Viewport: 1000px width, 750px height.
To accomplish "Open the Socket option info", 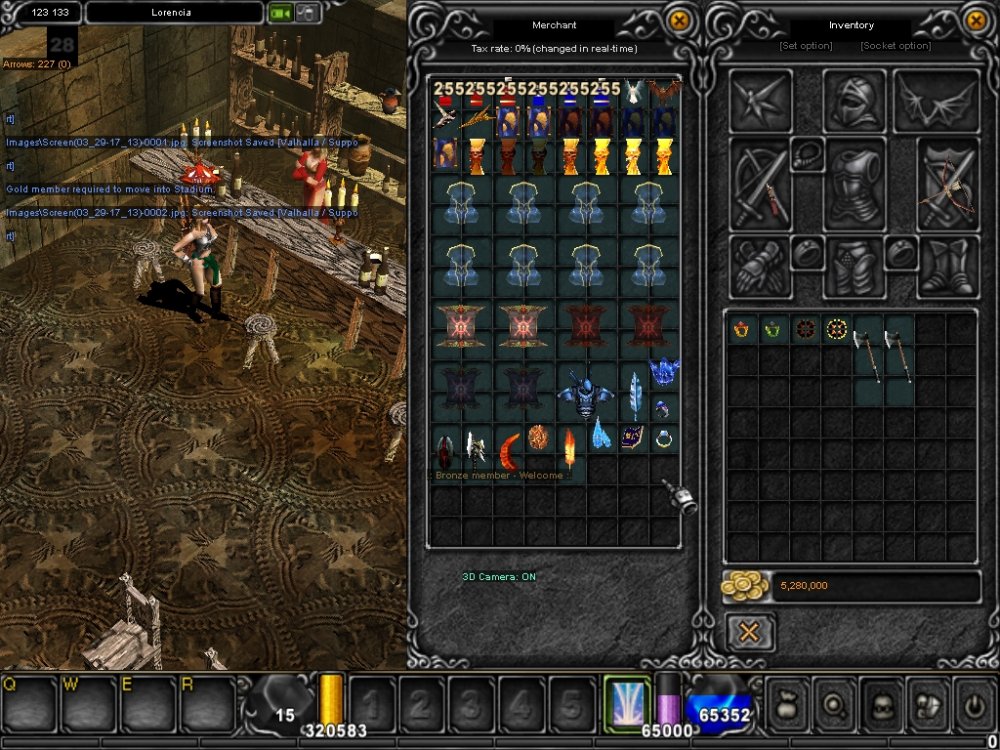I will click(895, 46).
